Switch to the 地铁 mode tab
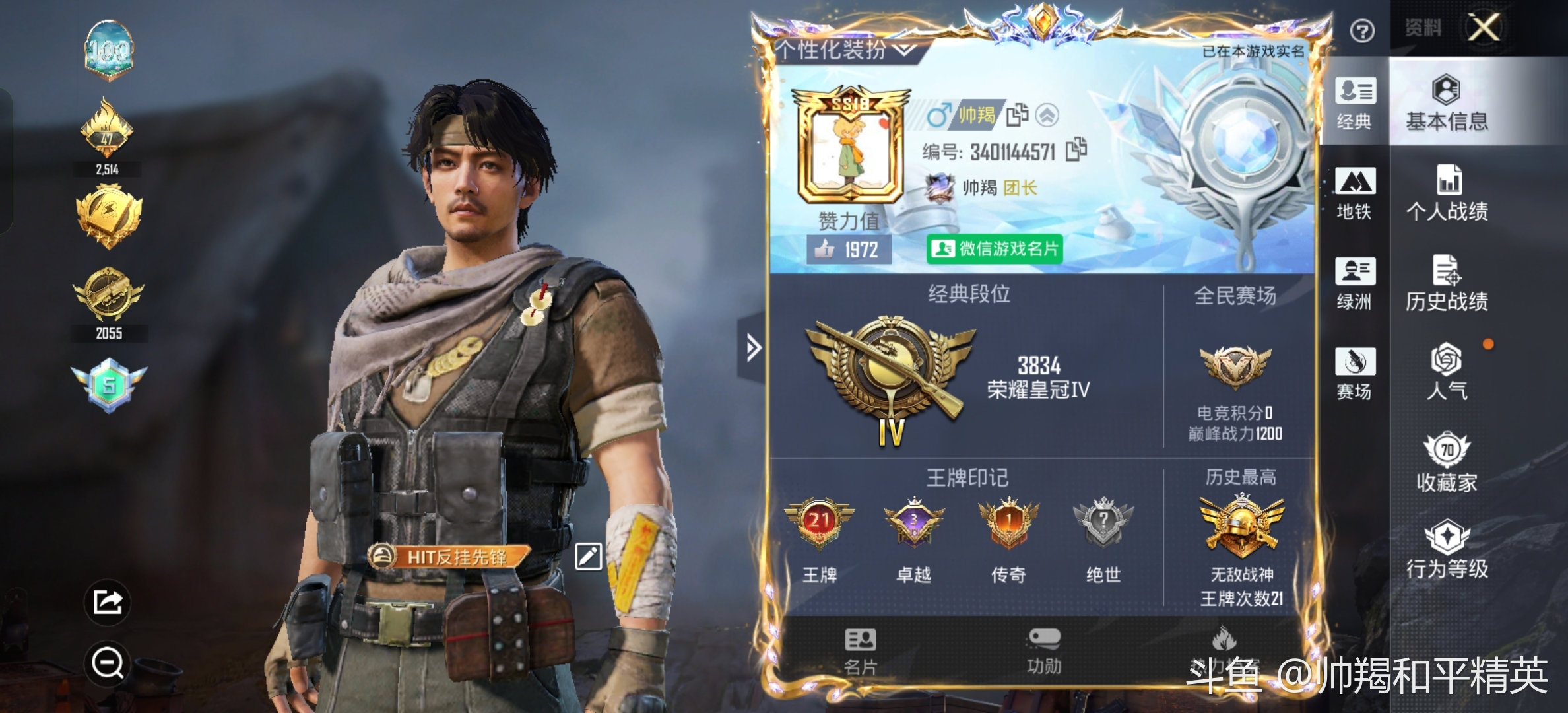The width and height of the screenshot is (1568, 713). [x=1355, y=193]
